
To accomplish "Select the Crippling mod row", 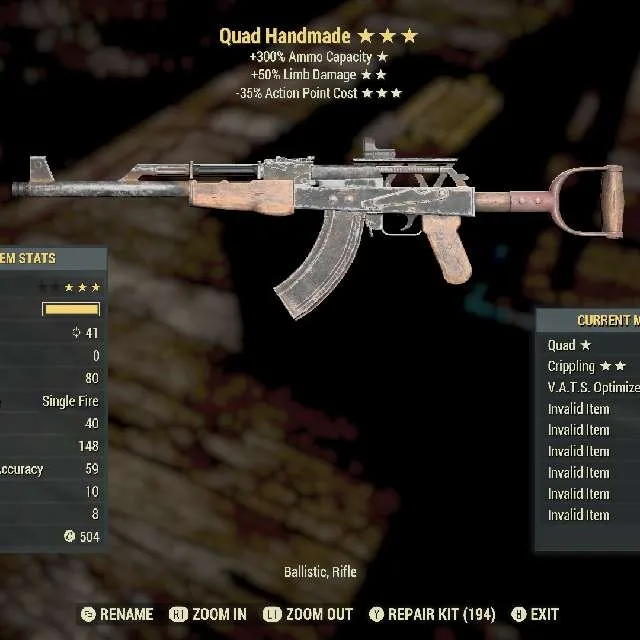I will [585, 366].
